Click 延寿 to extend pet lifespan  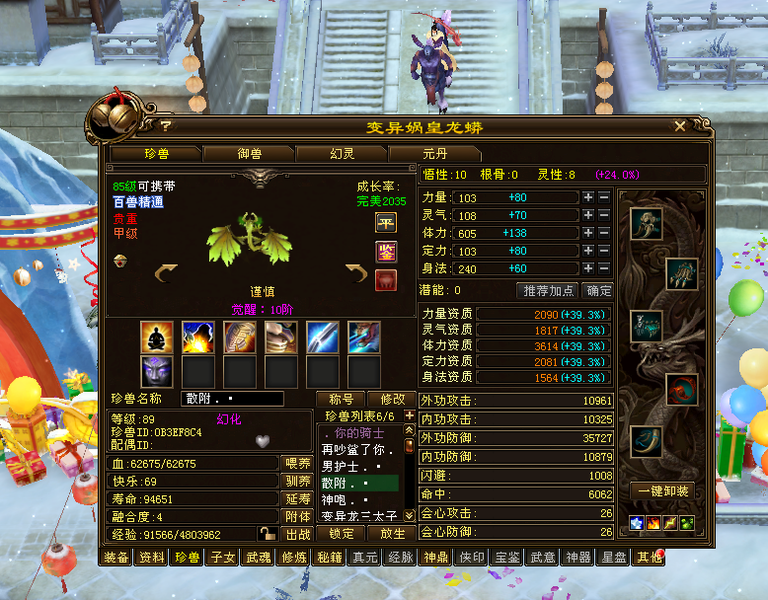coord(297,499)
